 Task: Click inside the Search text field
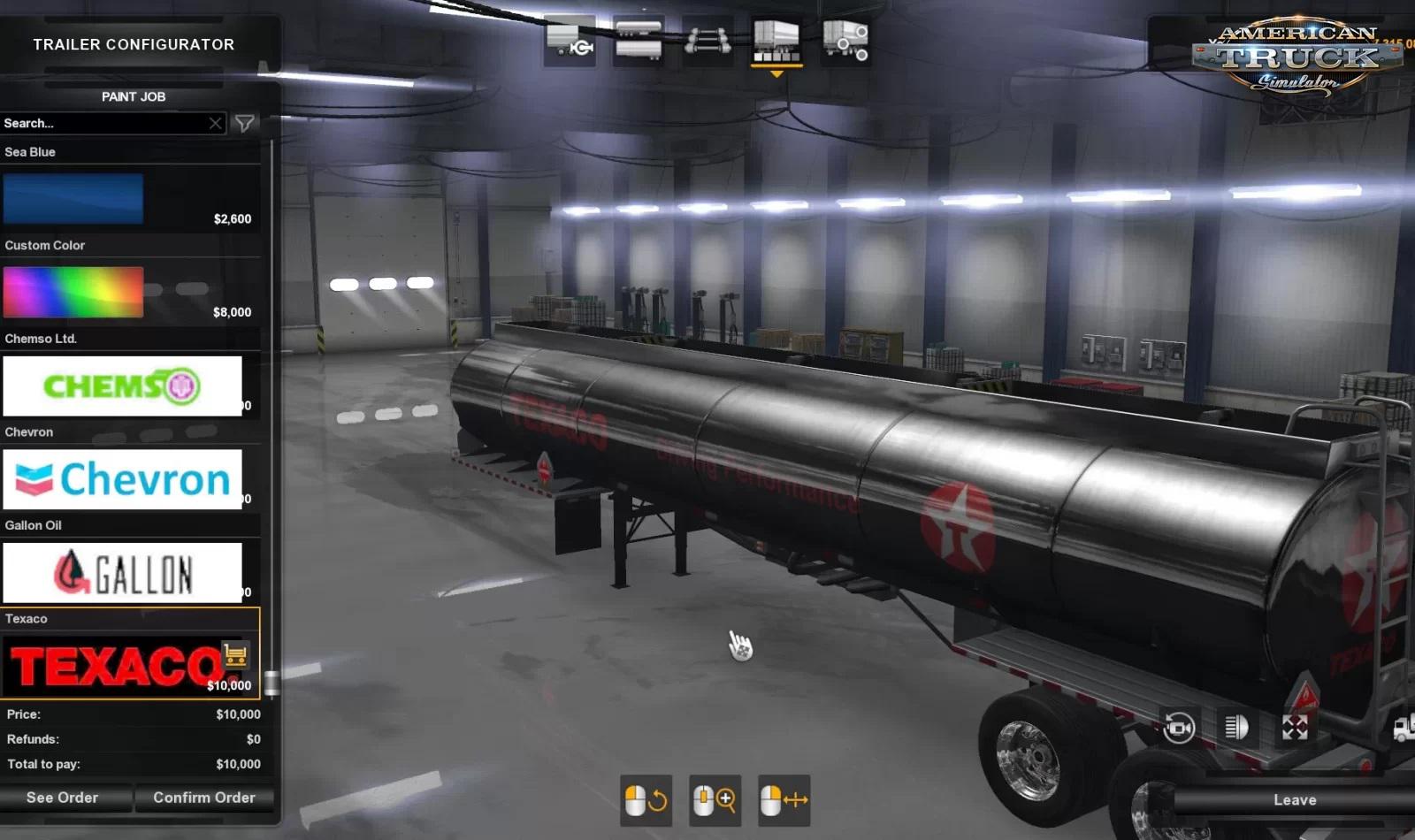coord(97,124)
